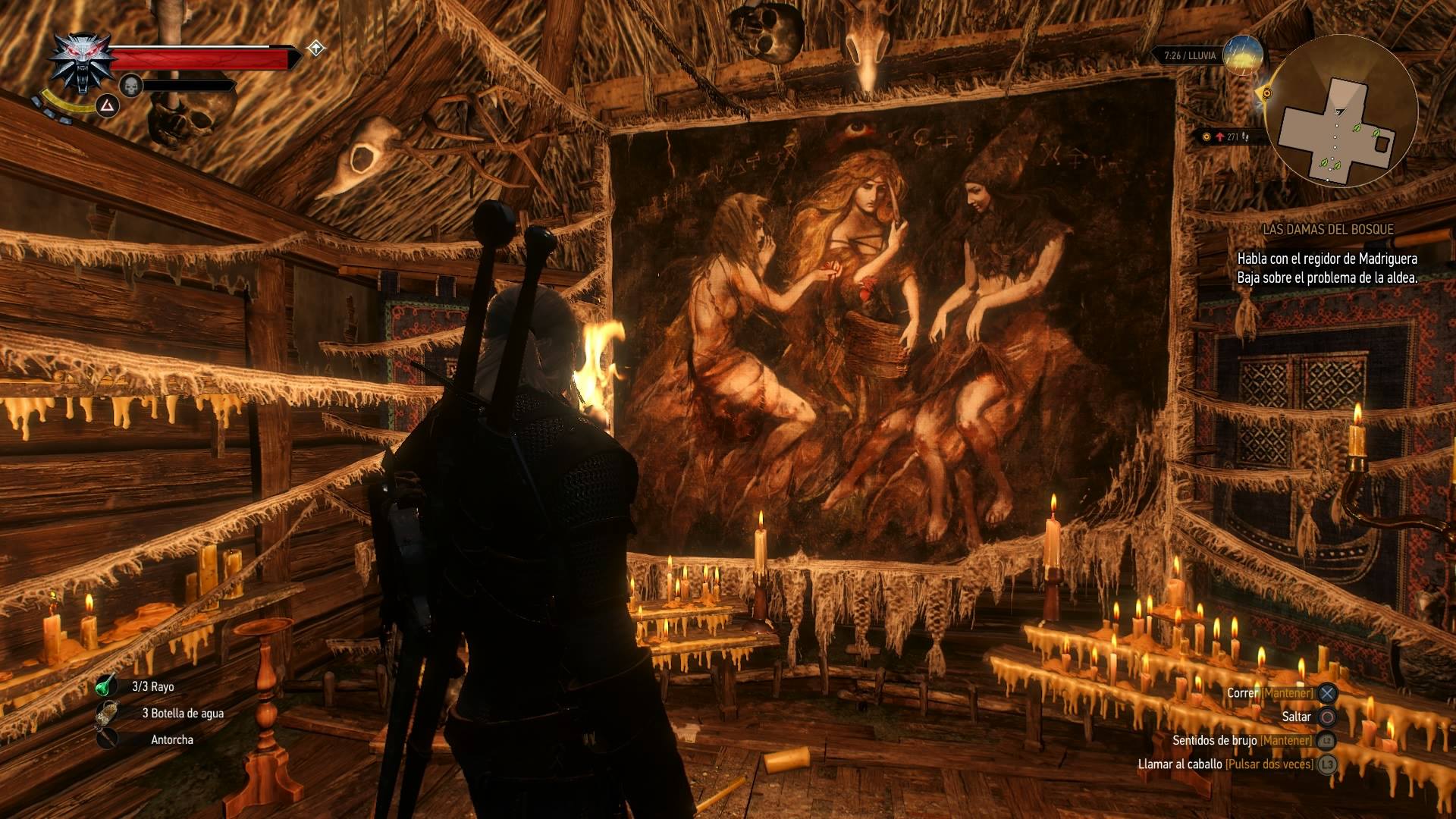Screen dimensions: 1456x819
Task: Click the yellow quest marker on minimap edge
Action: point(1266,93)
